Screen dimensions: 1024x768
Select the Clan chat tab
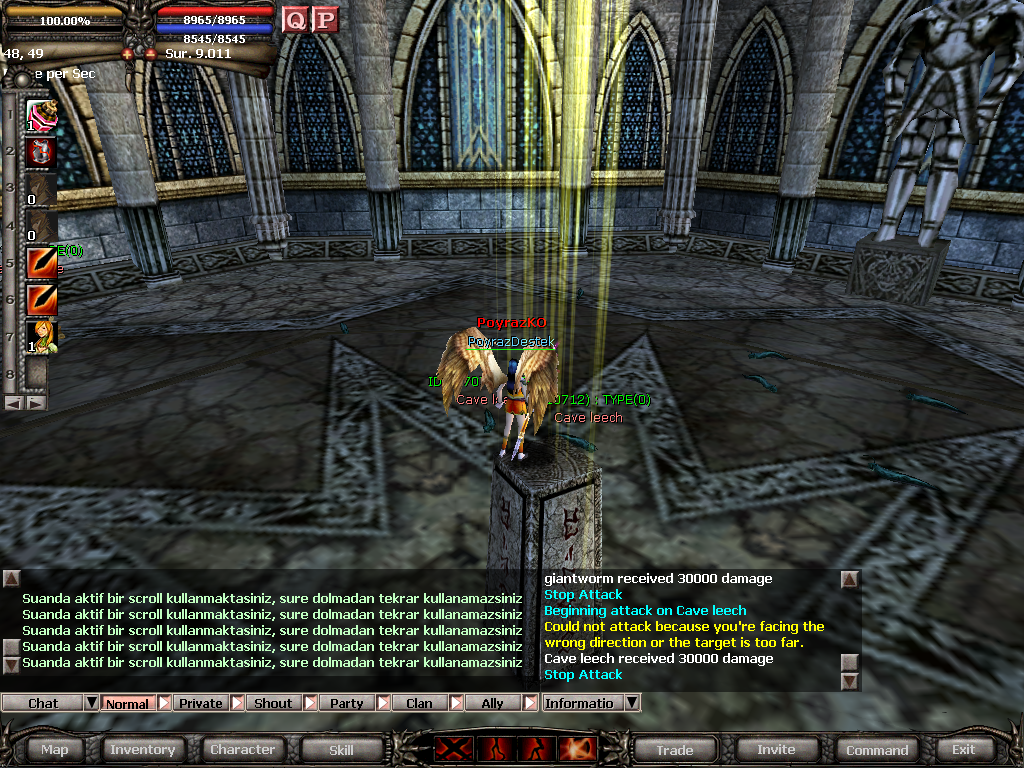[x=419, y=703]
